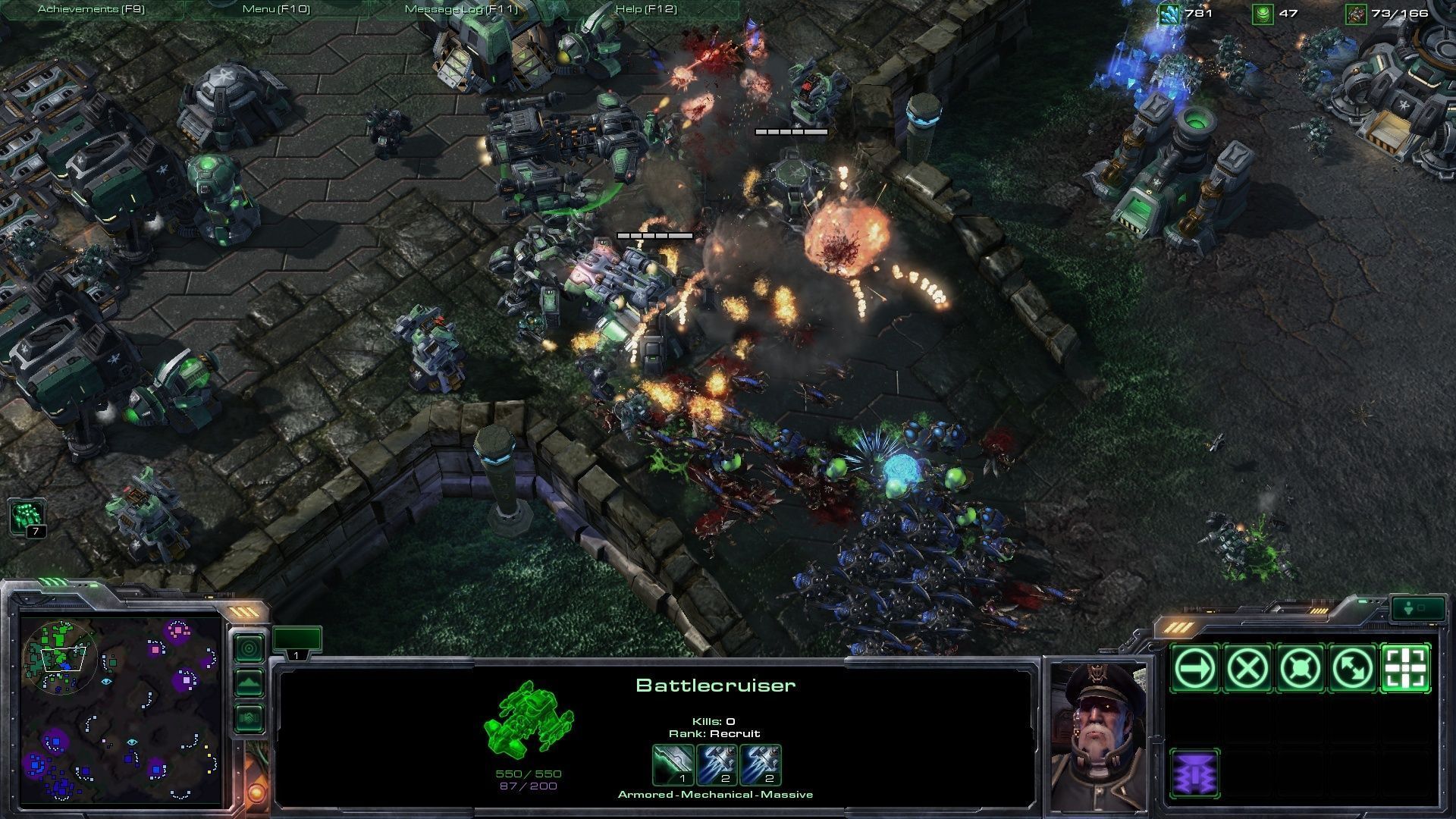Click the bearded commander unit portrait
Screen dimensions: 1456x819
[x=1097, y=733]
